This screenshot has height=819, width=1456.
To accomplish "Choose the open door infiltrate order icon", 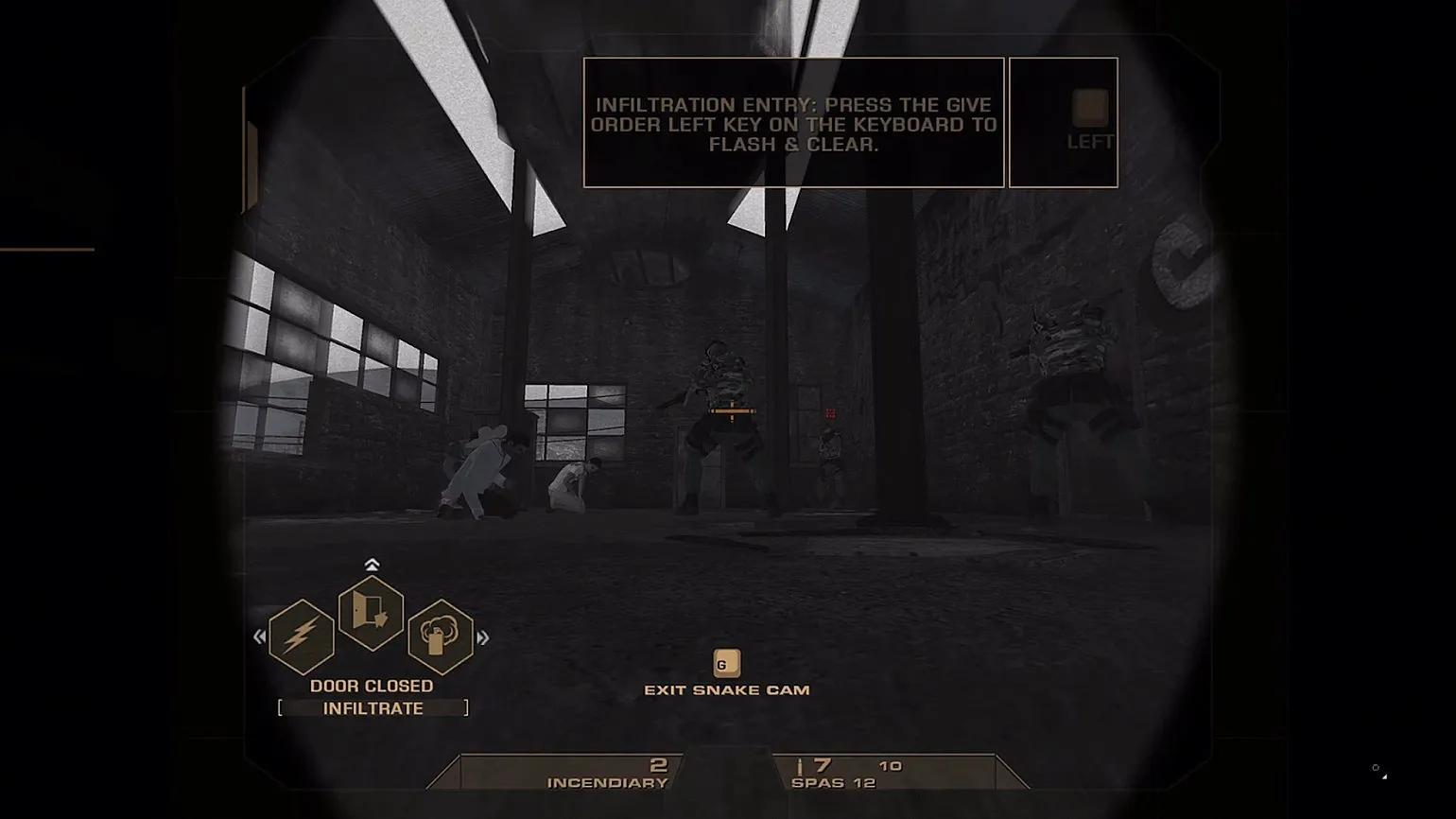I will pos(371,613).
